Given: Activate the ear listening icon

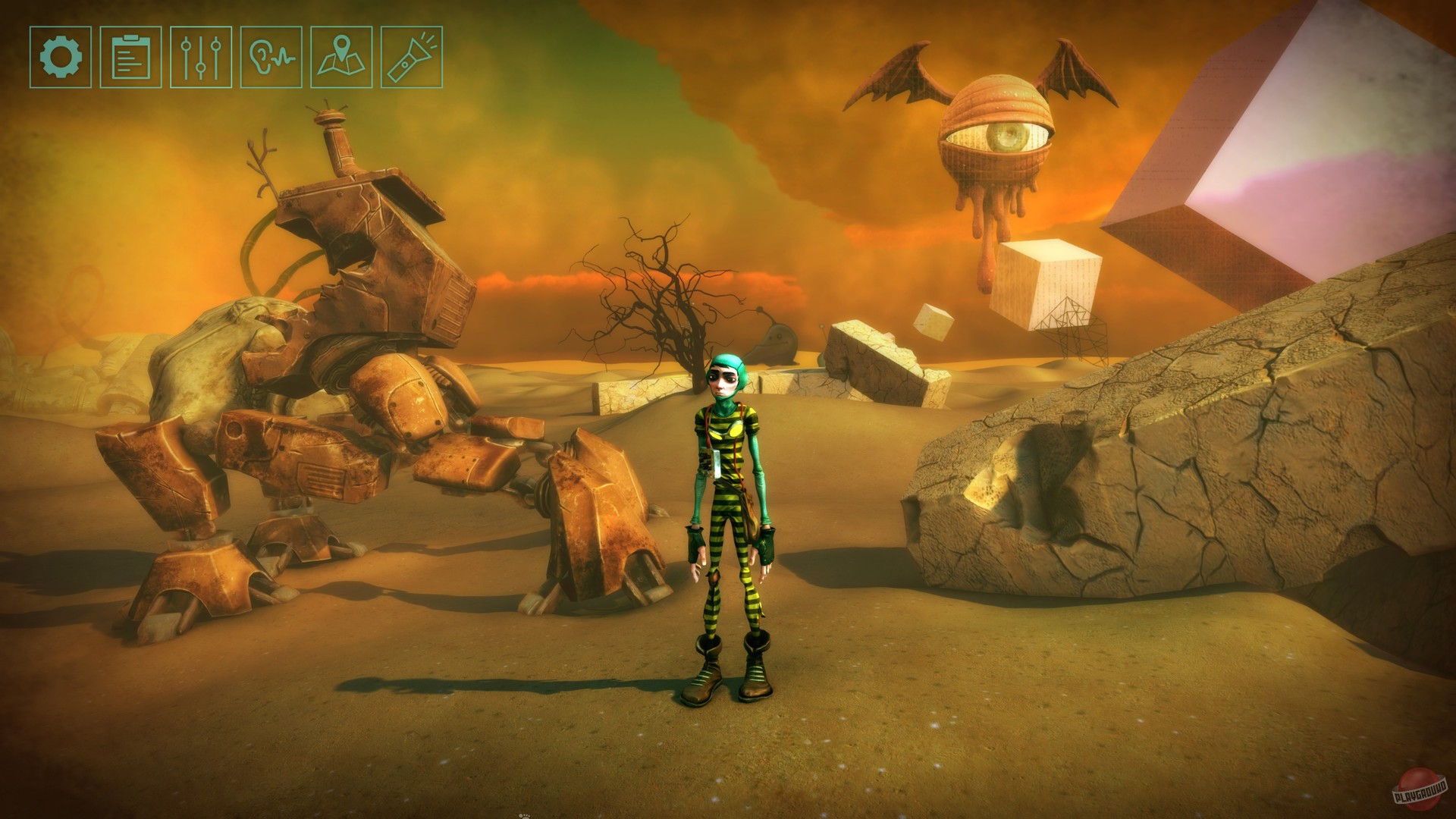Looking at the screenshot, I should (x=271, y=57).
